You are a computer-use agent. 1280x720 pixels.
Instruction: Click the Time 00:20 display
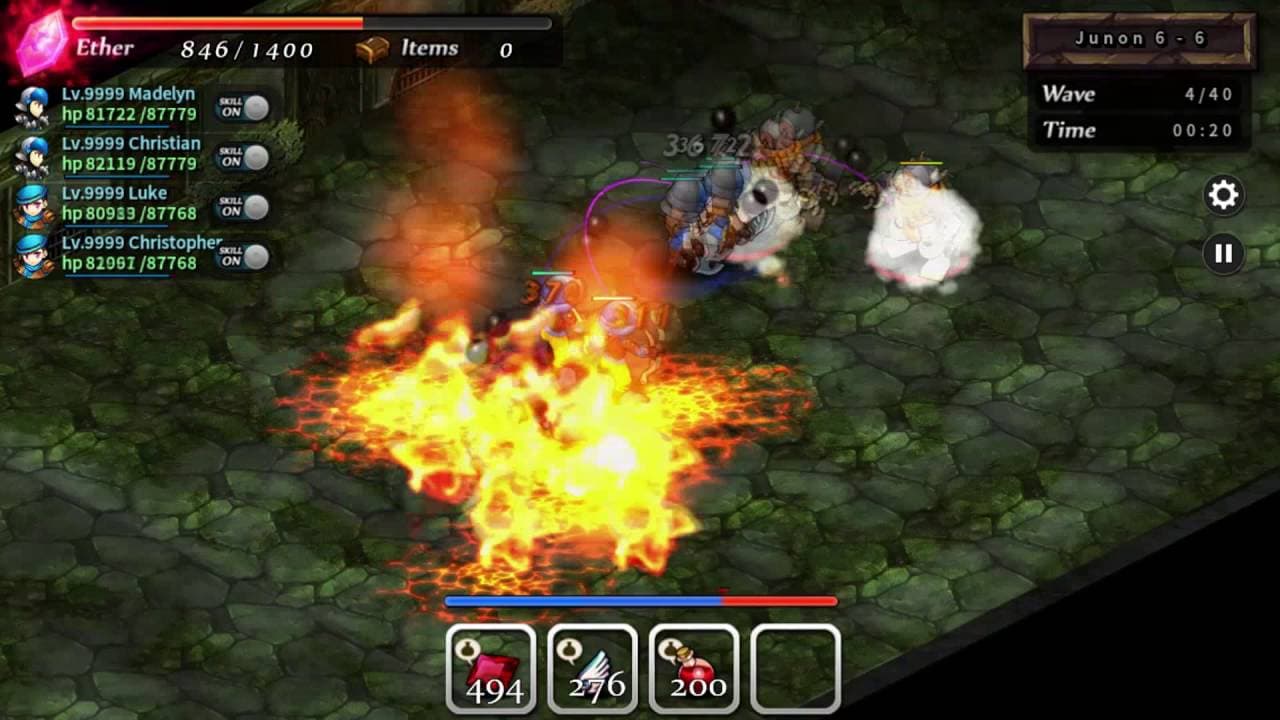pyautogui.click(x=1138, y=129)
